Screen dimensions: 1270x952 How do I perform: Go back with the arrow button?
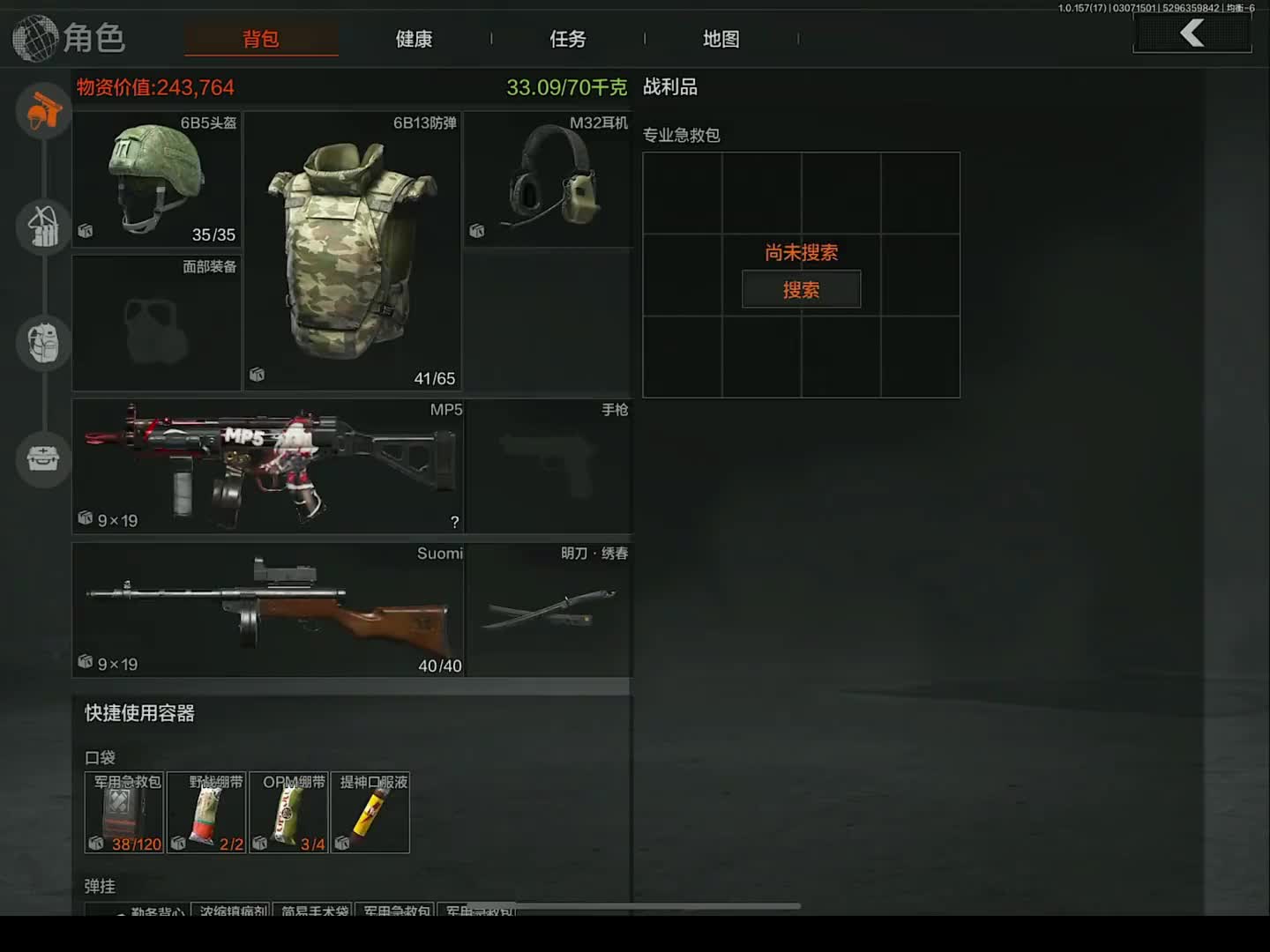coord(1192,33)
